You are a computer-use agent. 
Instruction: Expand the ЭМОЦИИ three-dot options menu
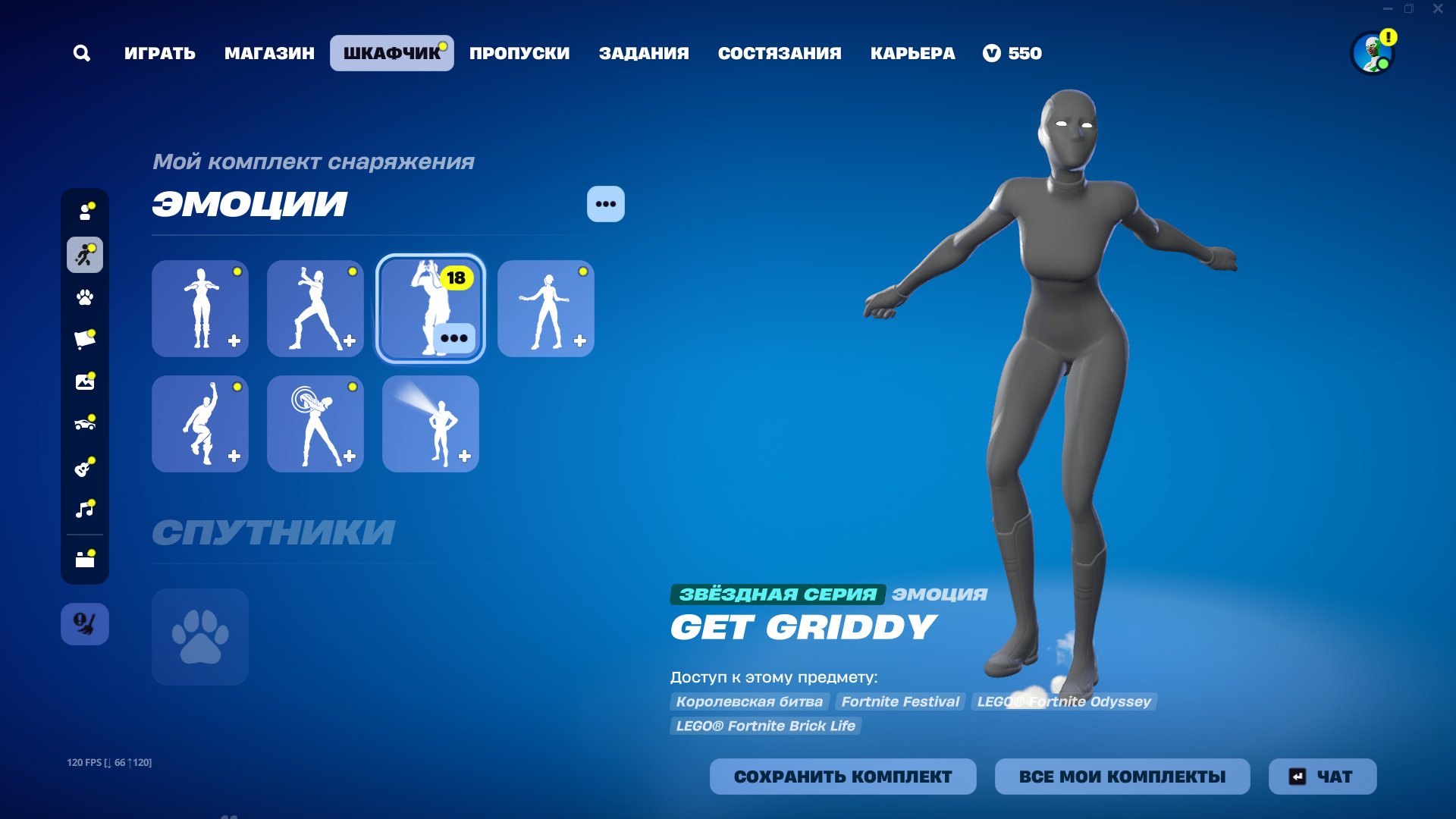[605, 203]
